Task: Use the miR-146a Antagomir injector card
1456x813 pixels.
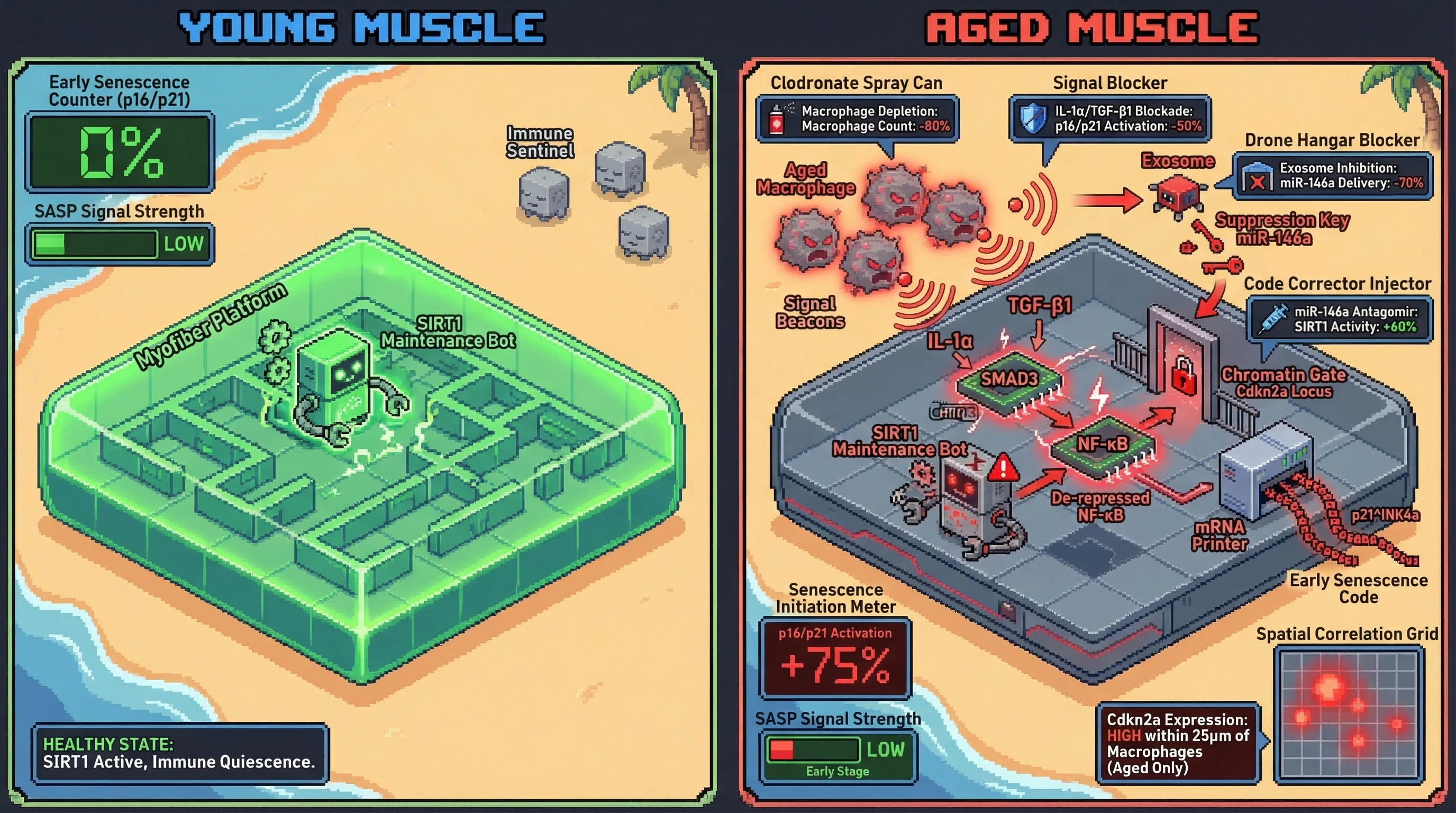Action: point(1340,320)
